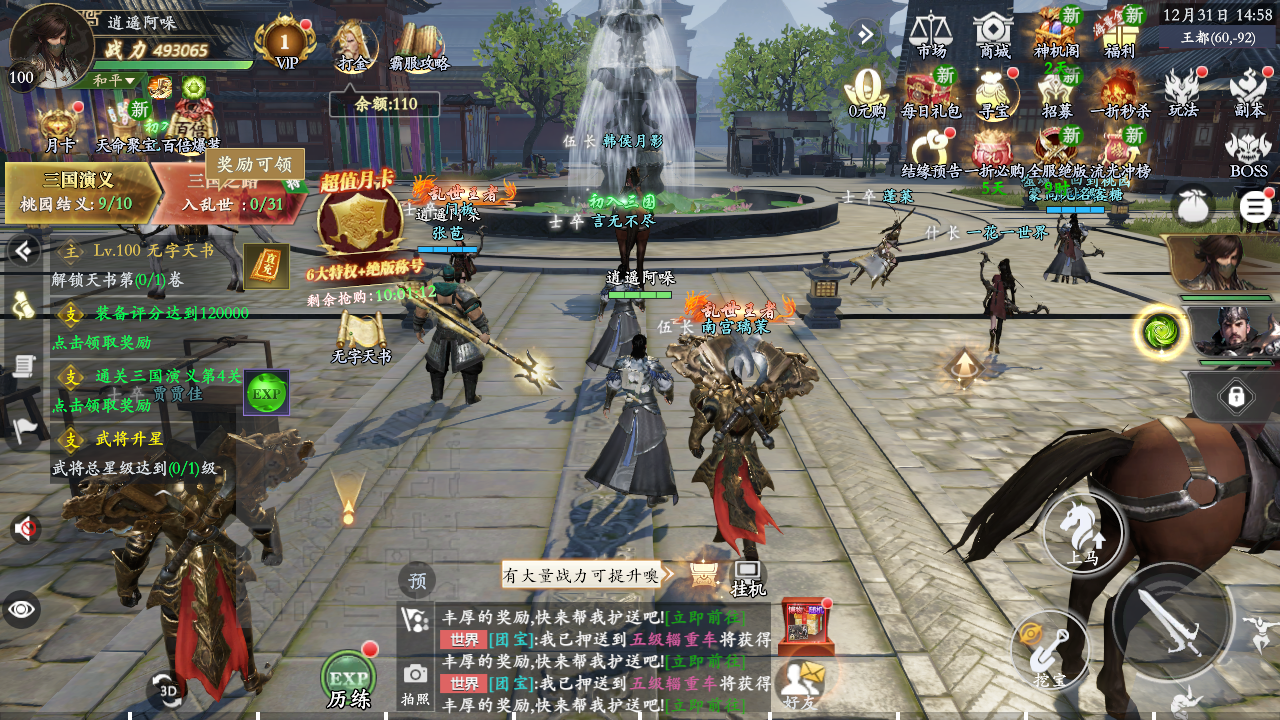The width and height of the screenshot is (1280, 720).
Task: Open the 每日礼包 daily gift pack
Action: point(930,93)
